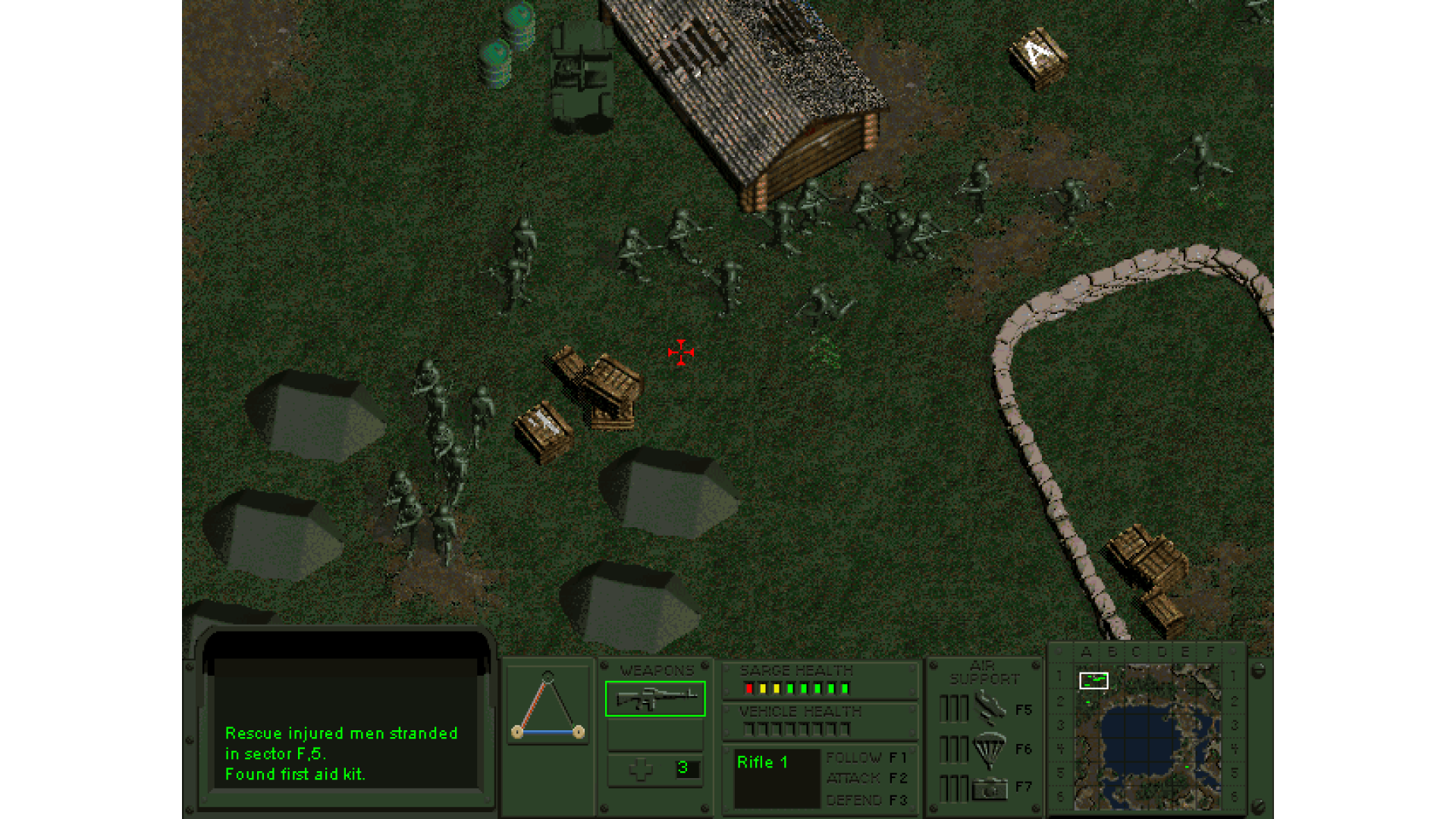Select the Rifle 1 squad entry
The image size is (1456, 819).
coord(763,763)
